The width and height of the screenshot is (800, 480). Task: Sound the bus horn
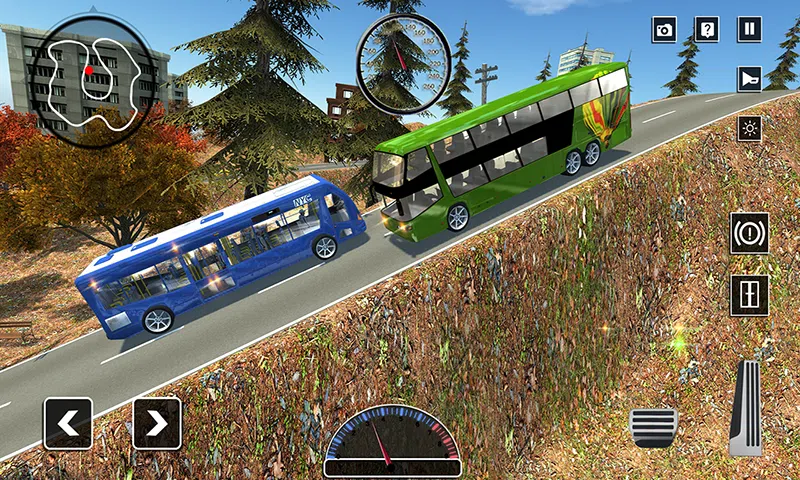coord(749,79)
